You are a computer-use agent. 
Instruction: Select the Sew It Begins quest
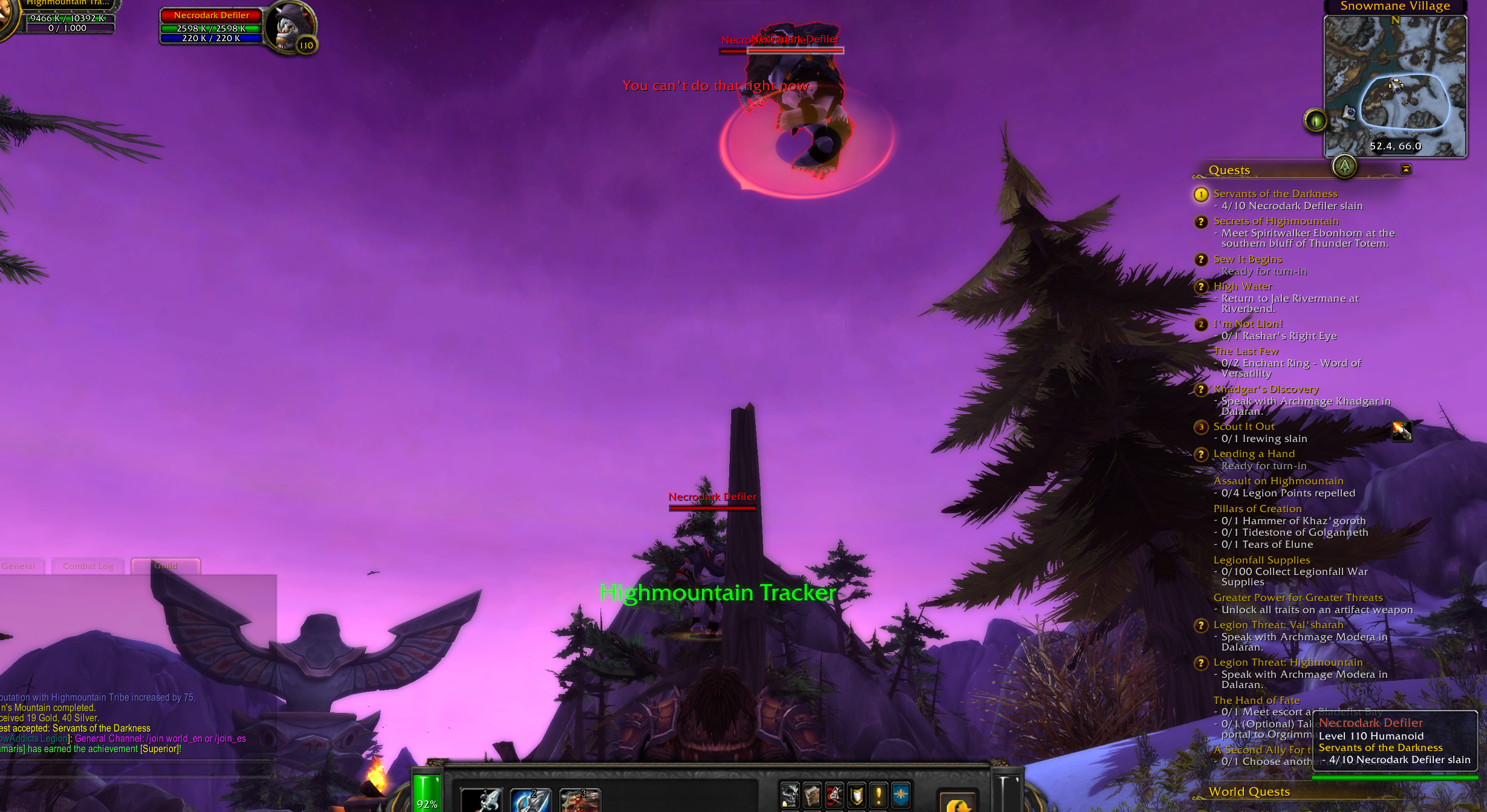click(x=1247, y=259)
